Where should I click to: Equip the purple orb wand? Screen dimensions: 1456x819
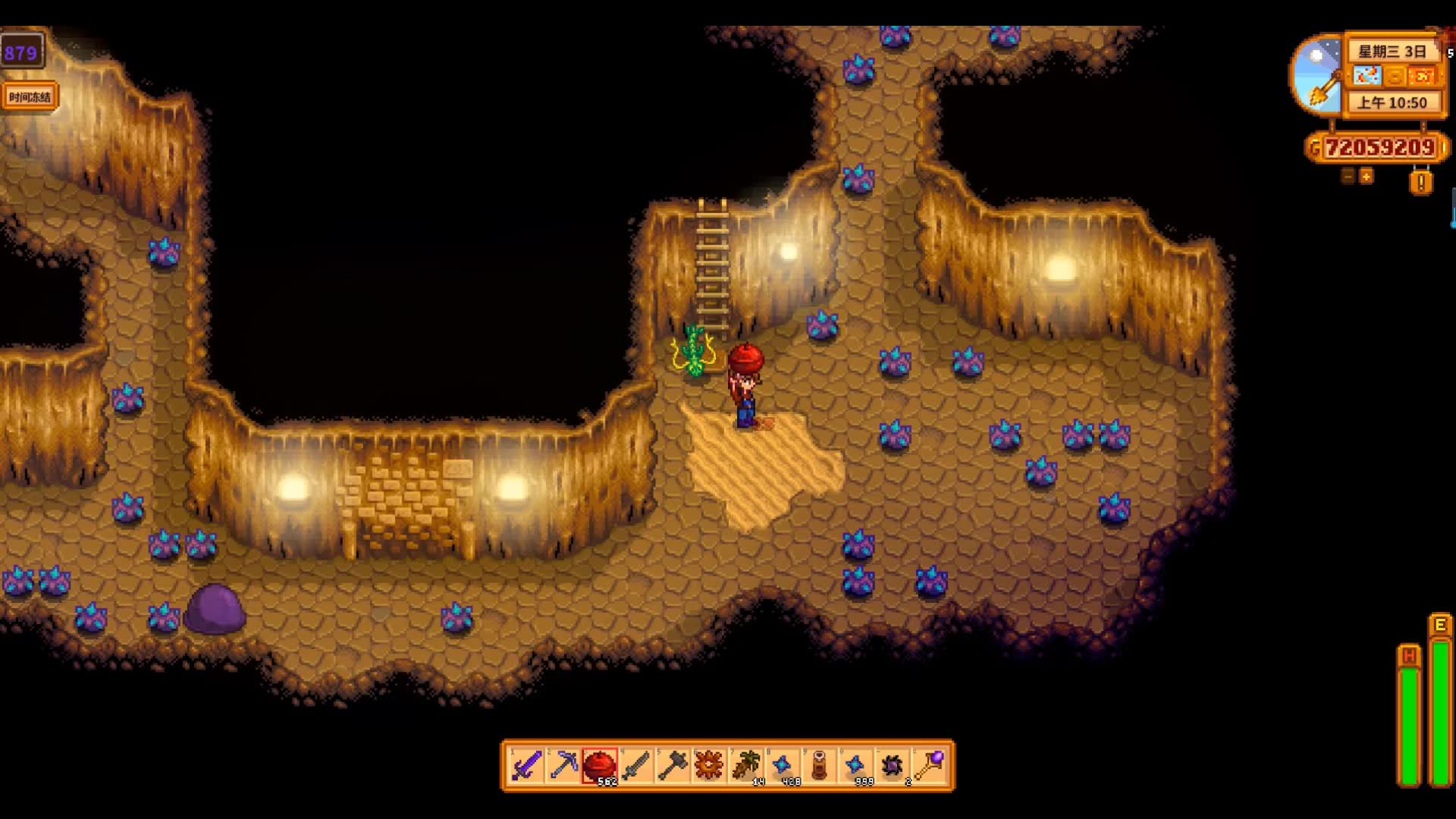click(930, 766)
